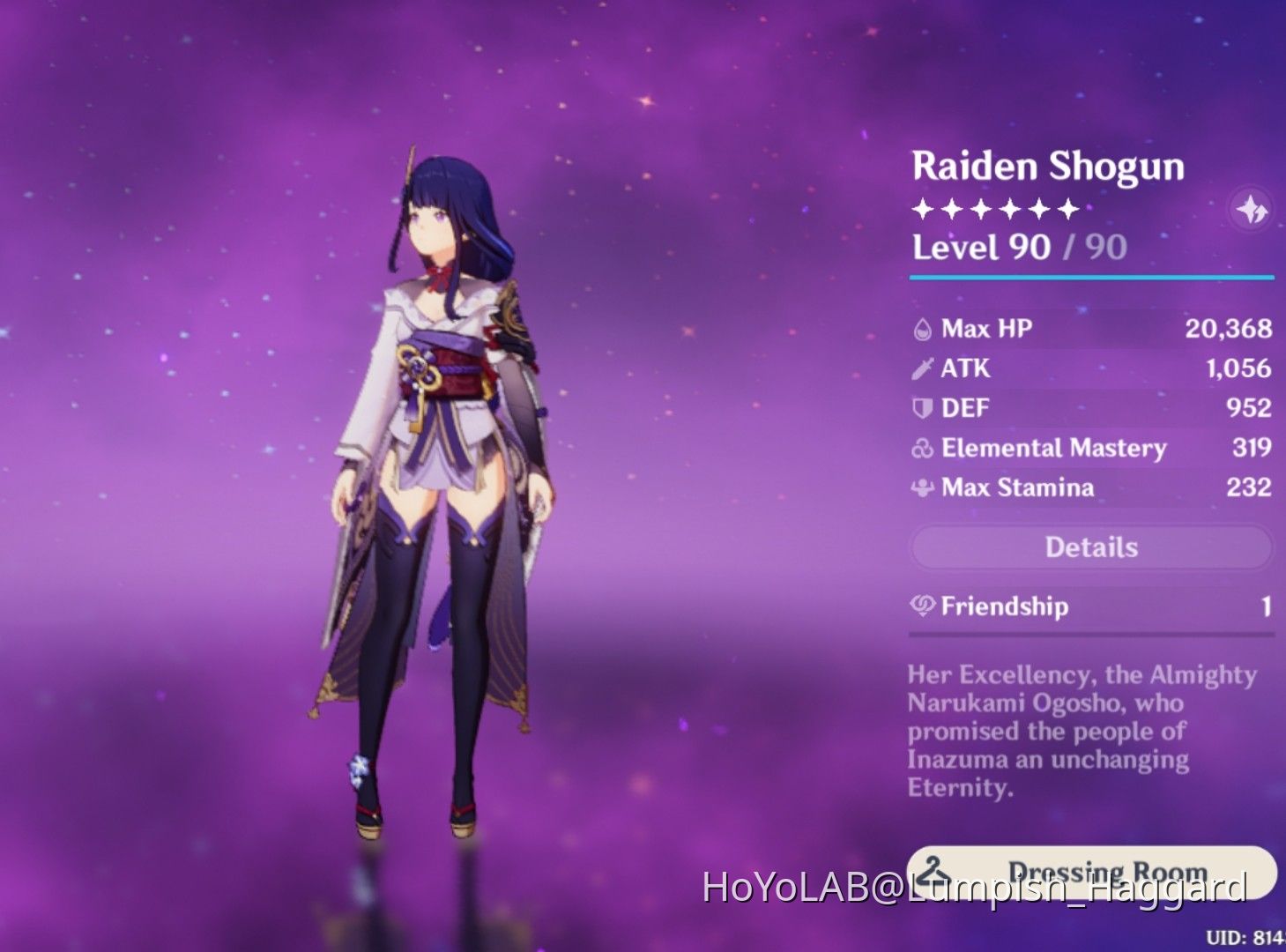Click the first rarity star under Raiden Shogun

[x=922, y=209]
